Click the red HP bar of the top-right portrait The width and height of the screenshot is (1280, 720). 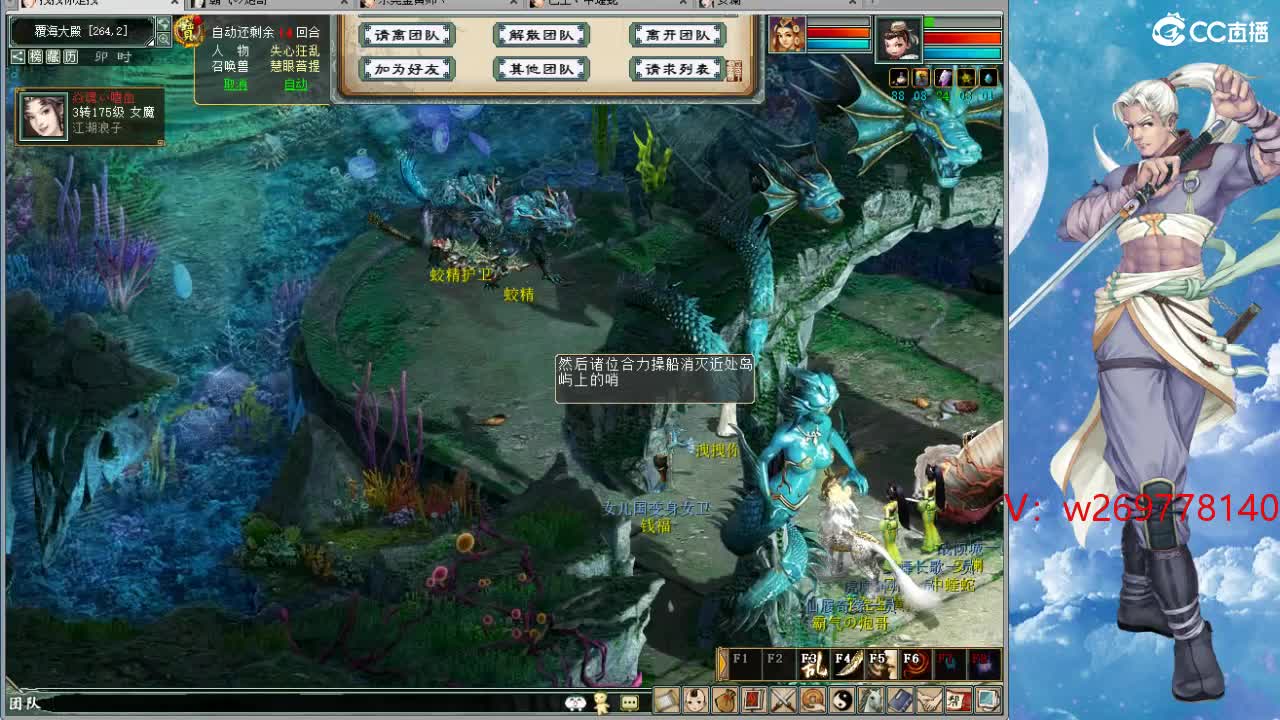click(x=961, y=38)
